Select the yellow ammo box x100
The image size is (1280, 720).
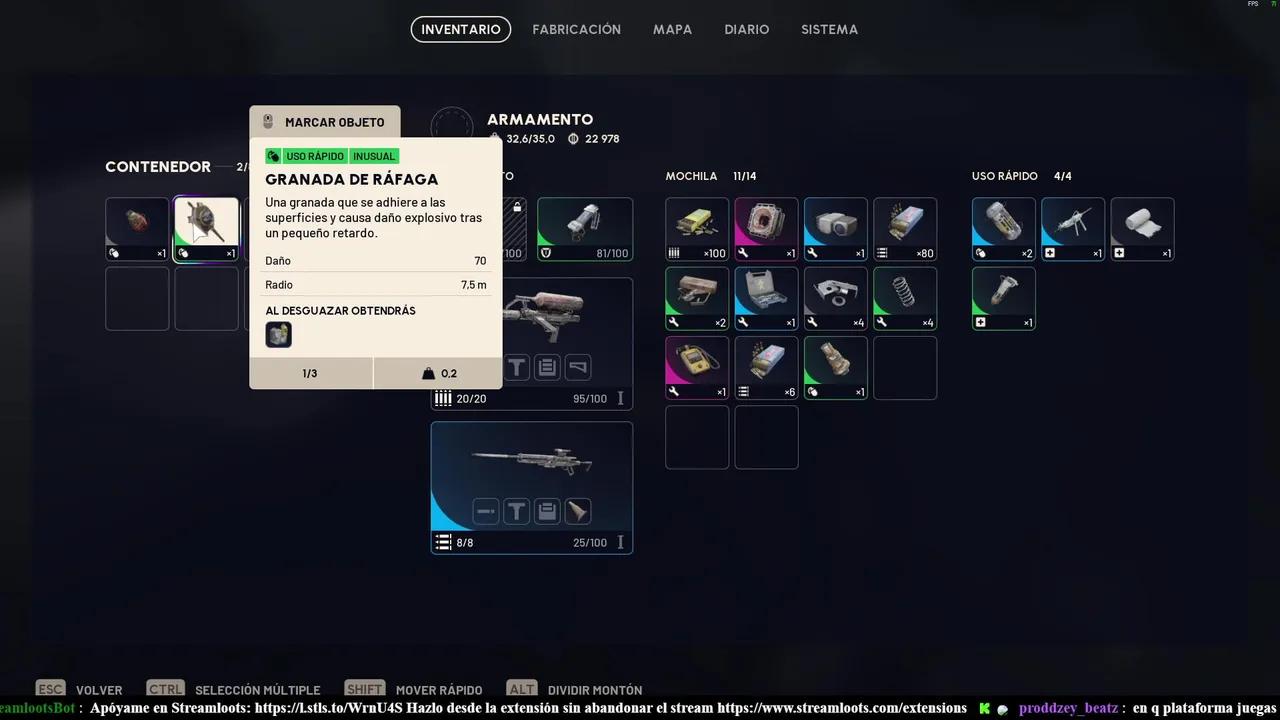(697, 229)
